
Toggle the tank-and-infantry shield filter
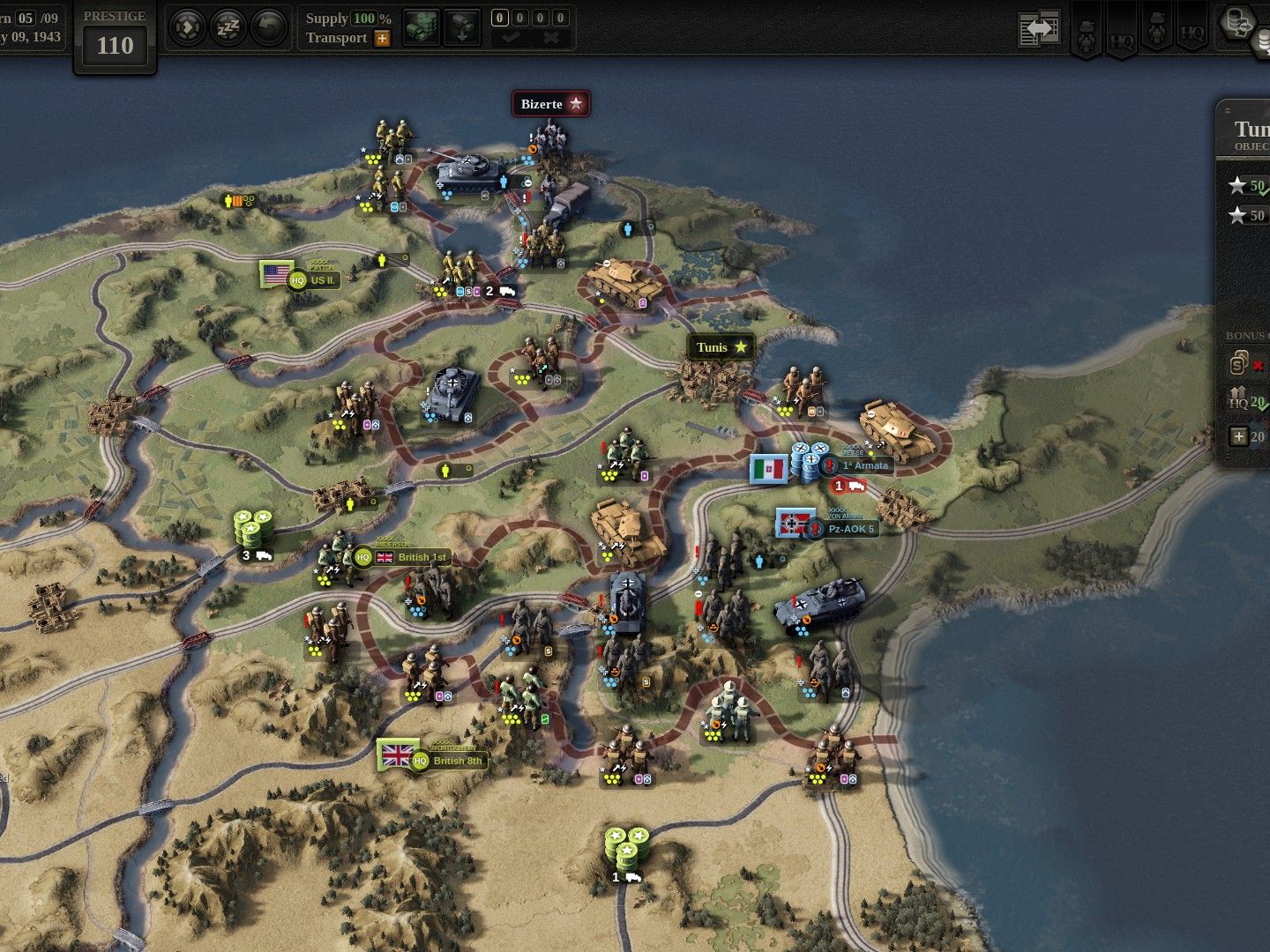coord(1087,31)
